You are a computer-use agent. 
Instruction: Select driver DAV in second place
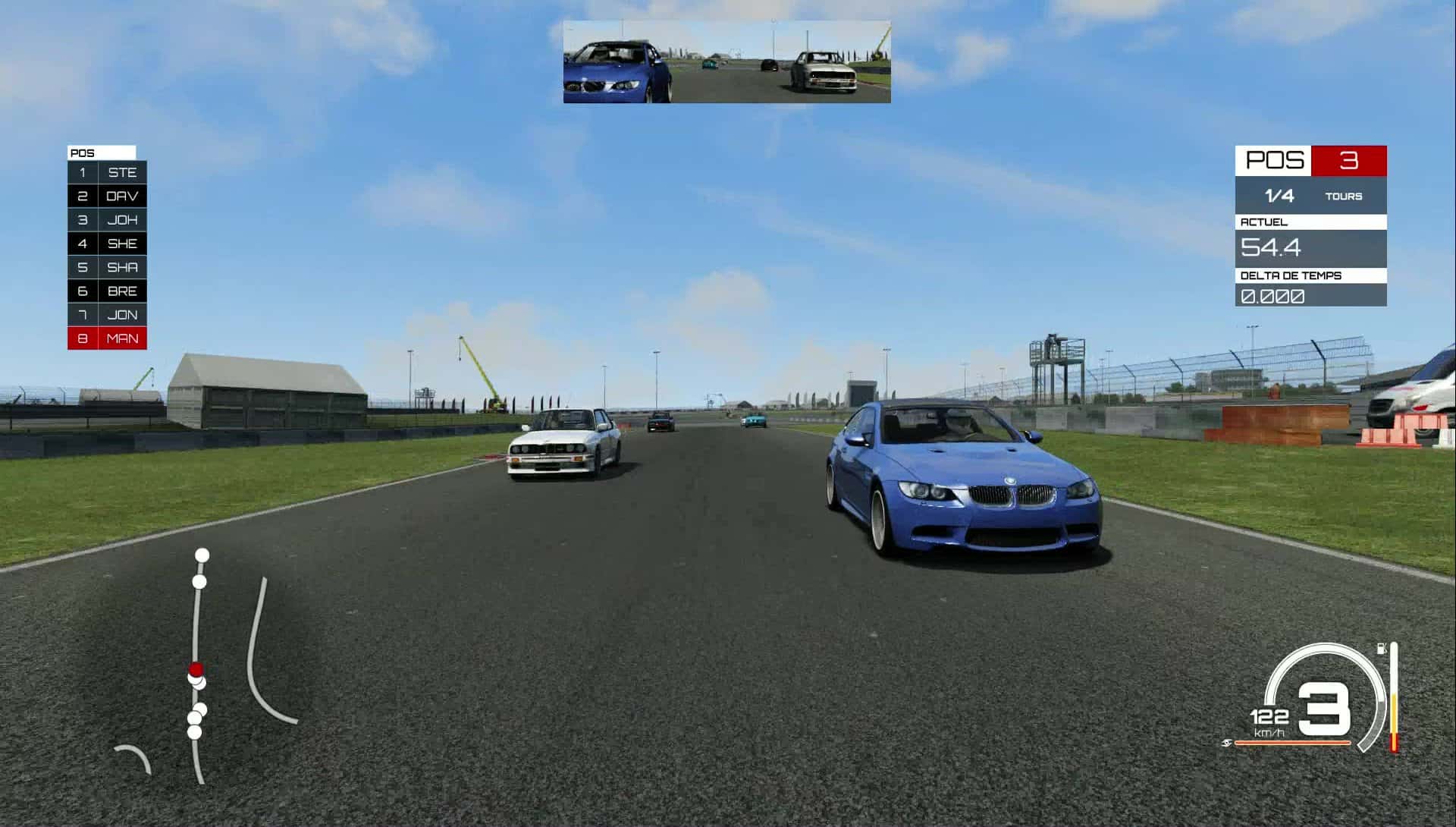[107, 196]
